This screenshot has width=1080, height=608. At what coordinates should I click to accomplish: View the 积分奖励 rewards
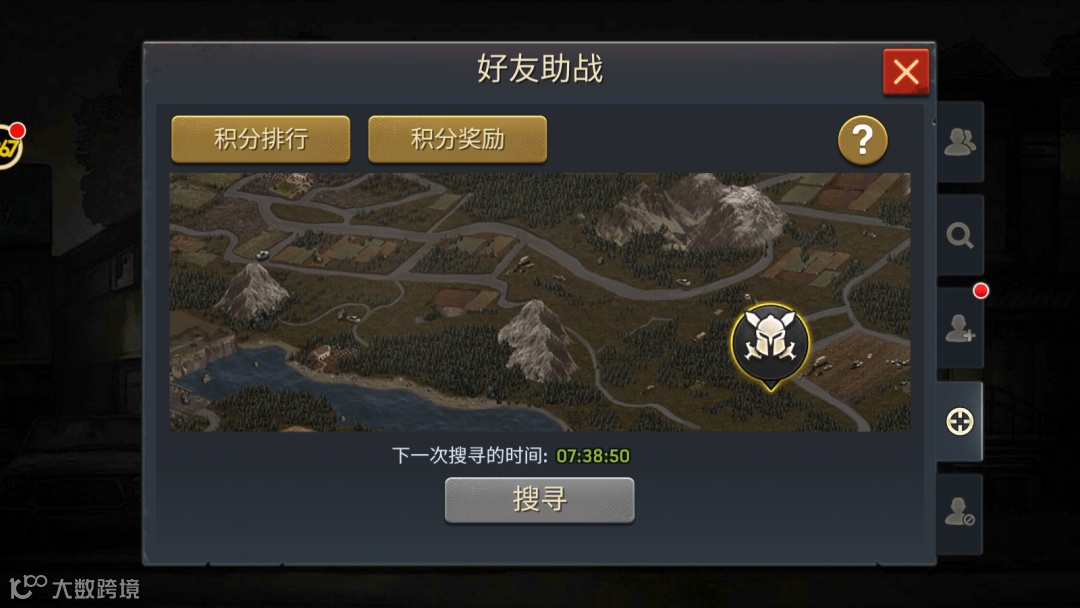click(457, 139)
